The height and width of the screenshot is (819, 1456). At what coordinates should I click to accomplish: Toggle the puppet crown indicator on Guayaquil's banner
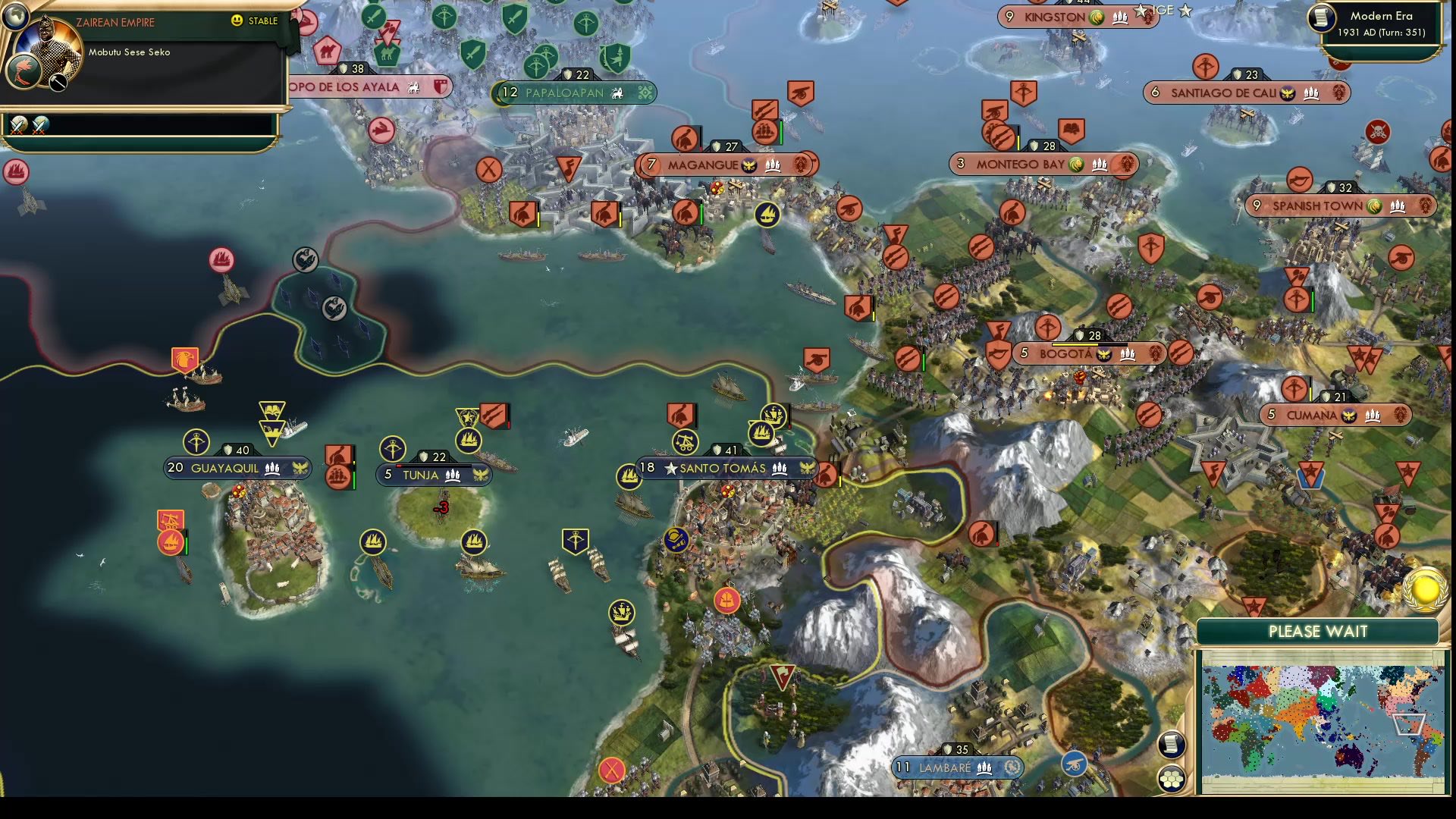click(x=299, y=468)
